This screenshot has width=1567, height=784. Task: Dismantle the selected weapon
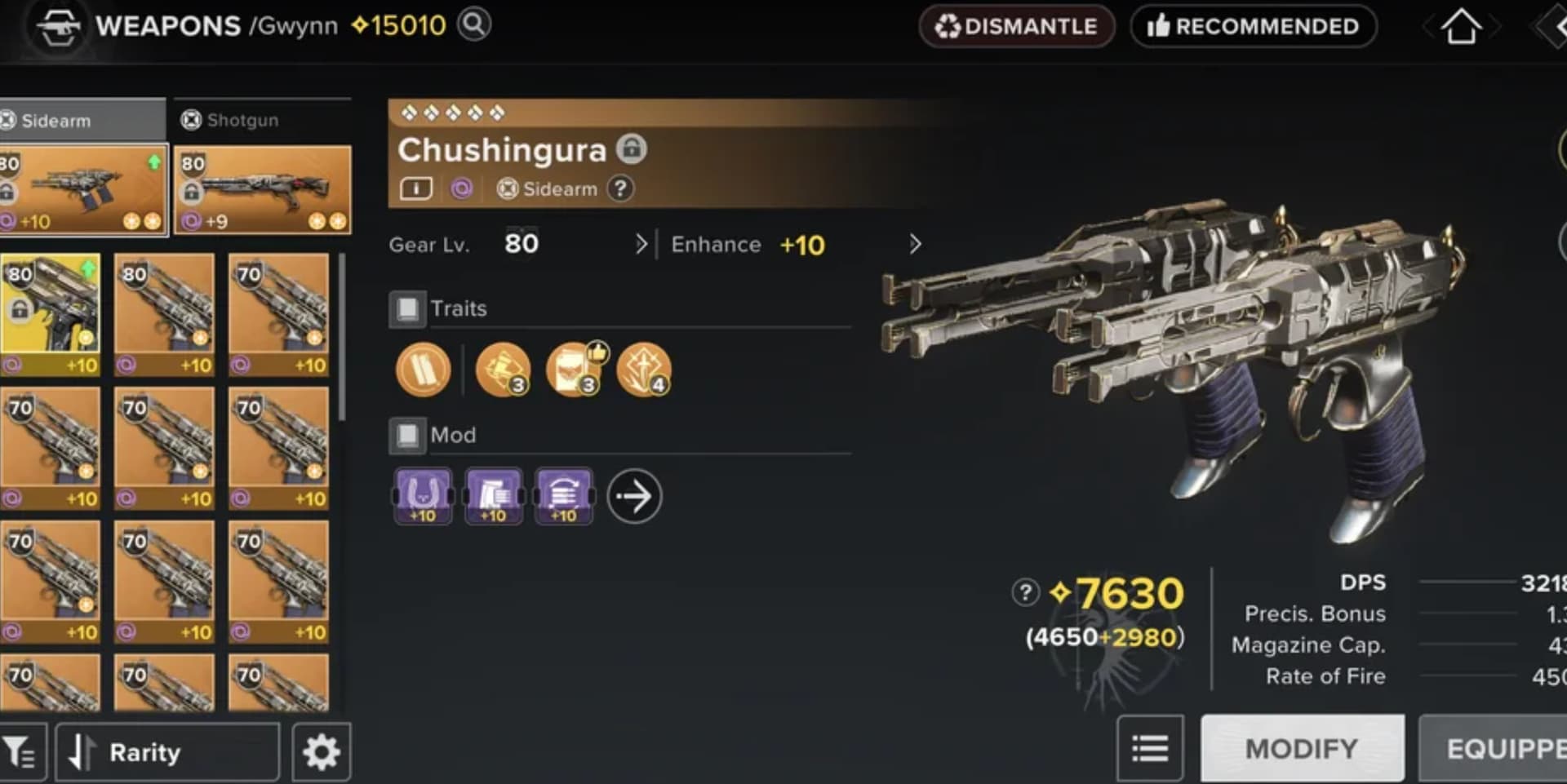coord(1016,26)
